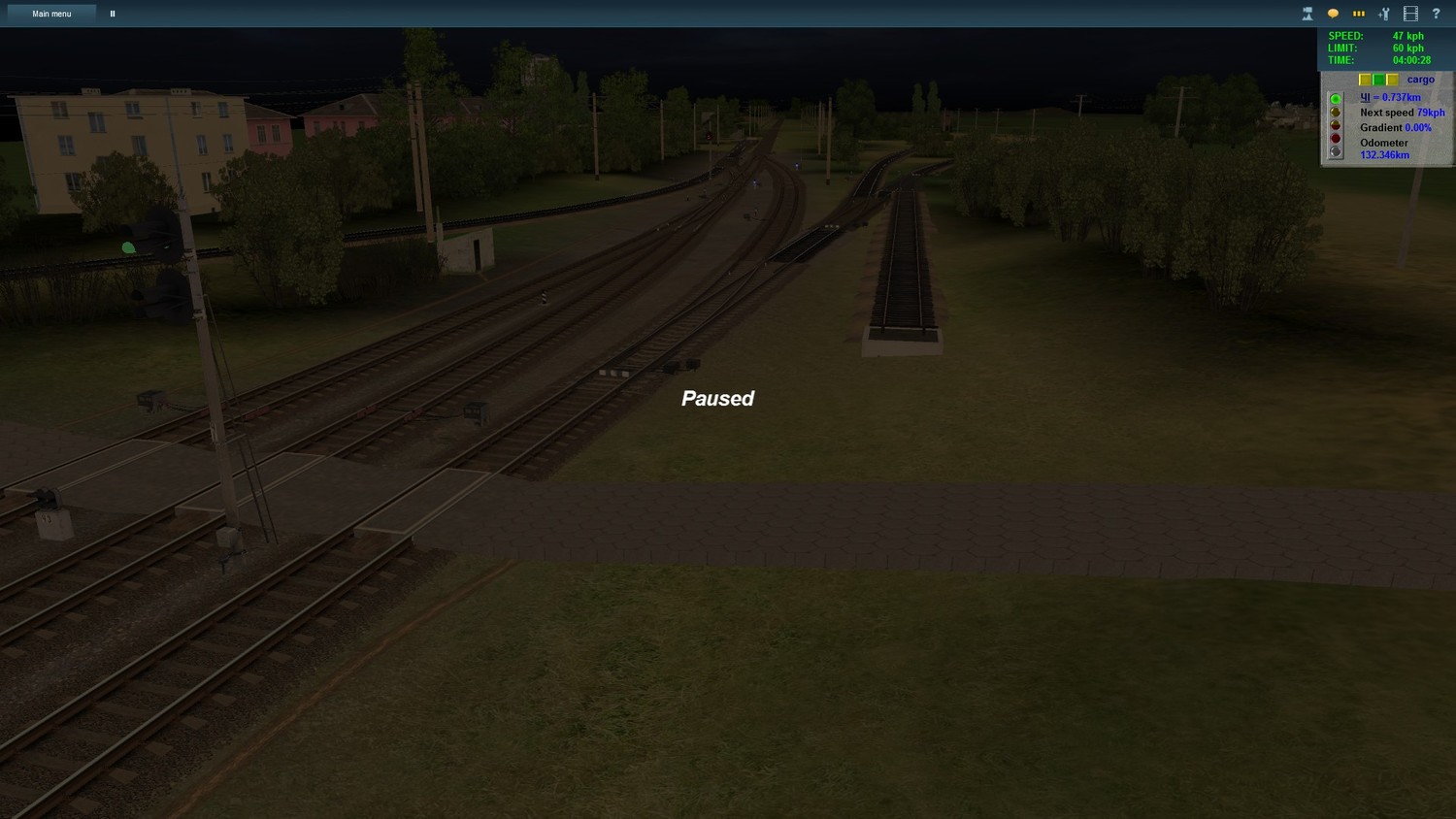The width and height of the screenshot is (1456, 819).
Task: Select the cargo train label
Action: tap(1420, 80)
